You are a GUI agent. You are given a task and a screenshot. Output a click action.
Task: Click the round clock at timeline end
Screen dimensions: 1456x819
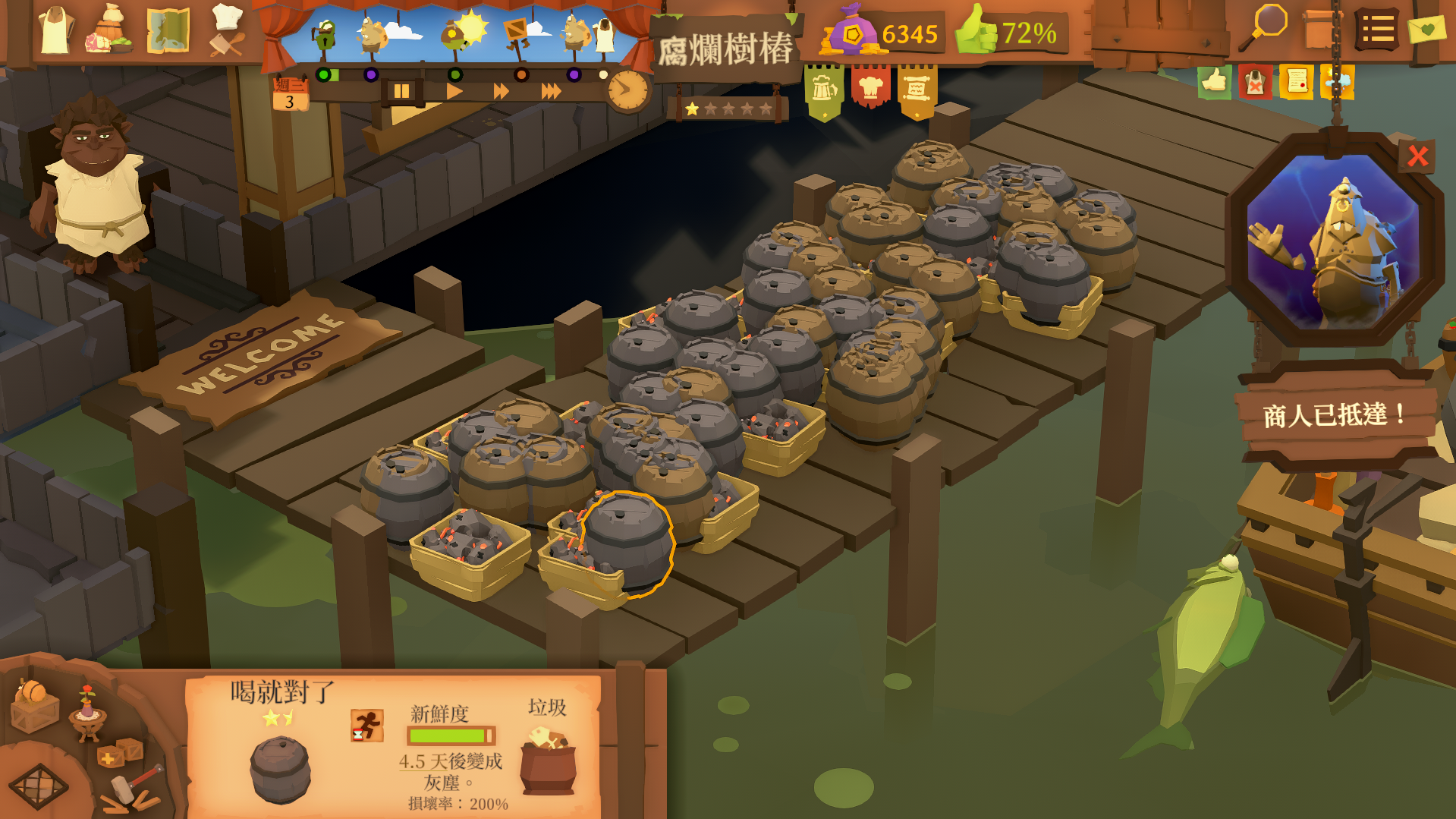pos(627,90)
